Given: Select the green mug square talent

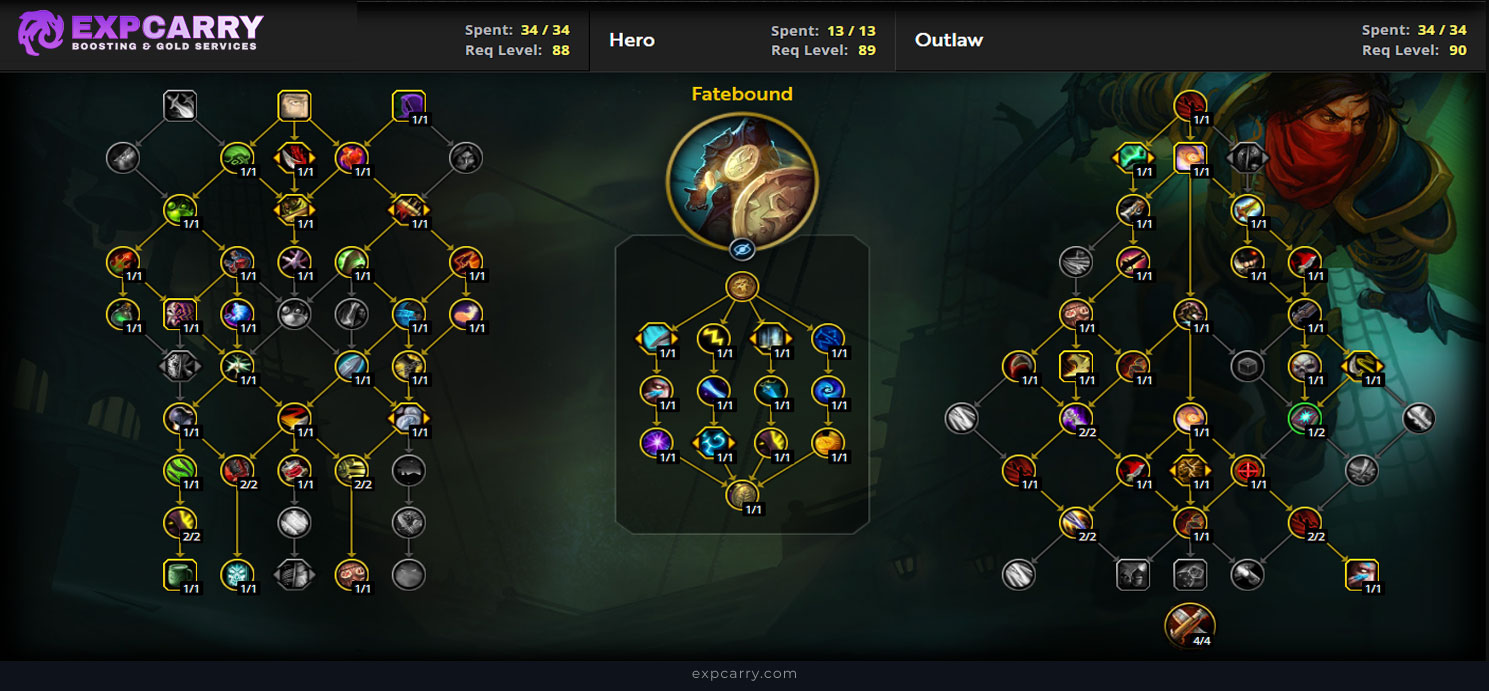Looking at the screenshot, I should coord(180,574).
